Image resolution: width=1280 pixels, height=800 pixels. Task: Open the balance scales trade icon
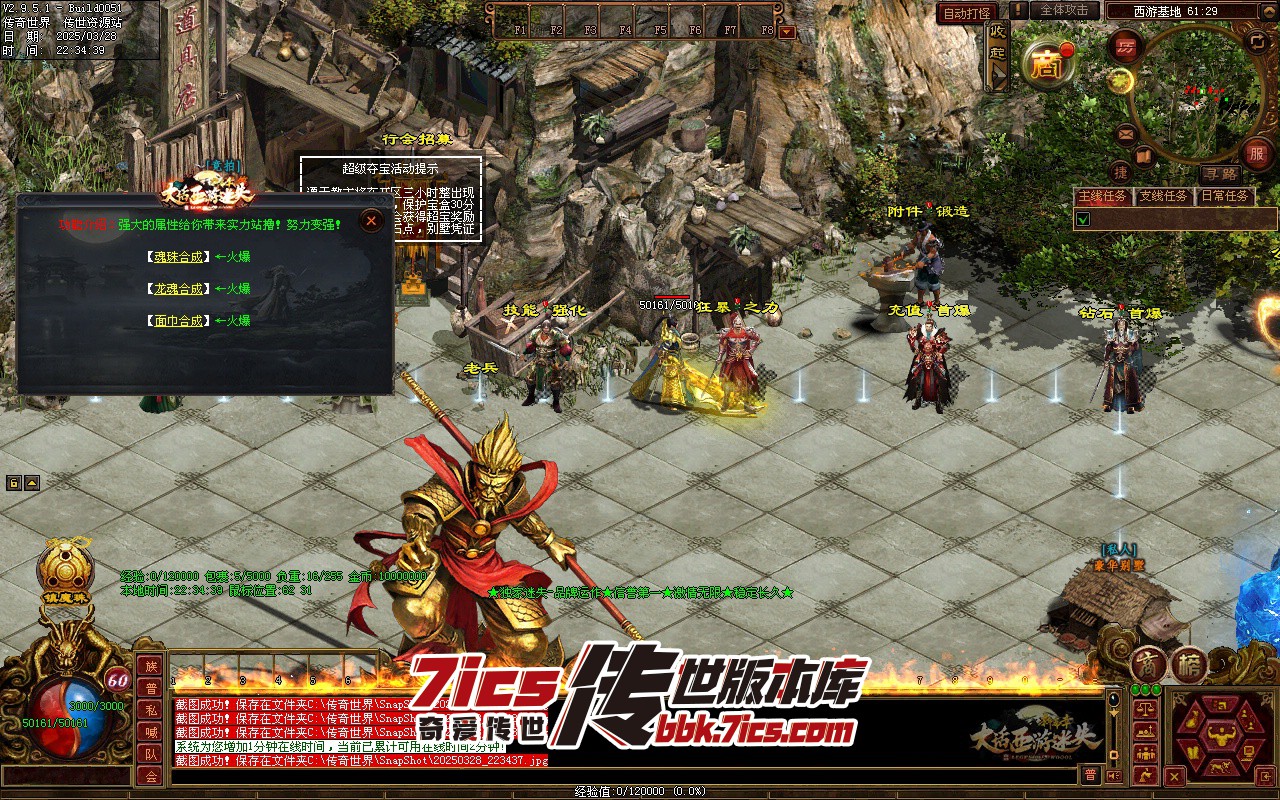click(x=1144, y=708)
